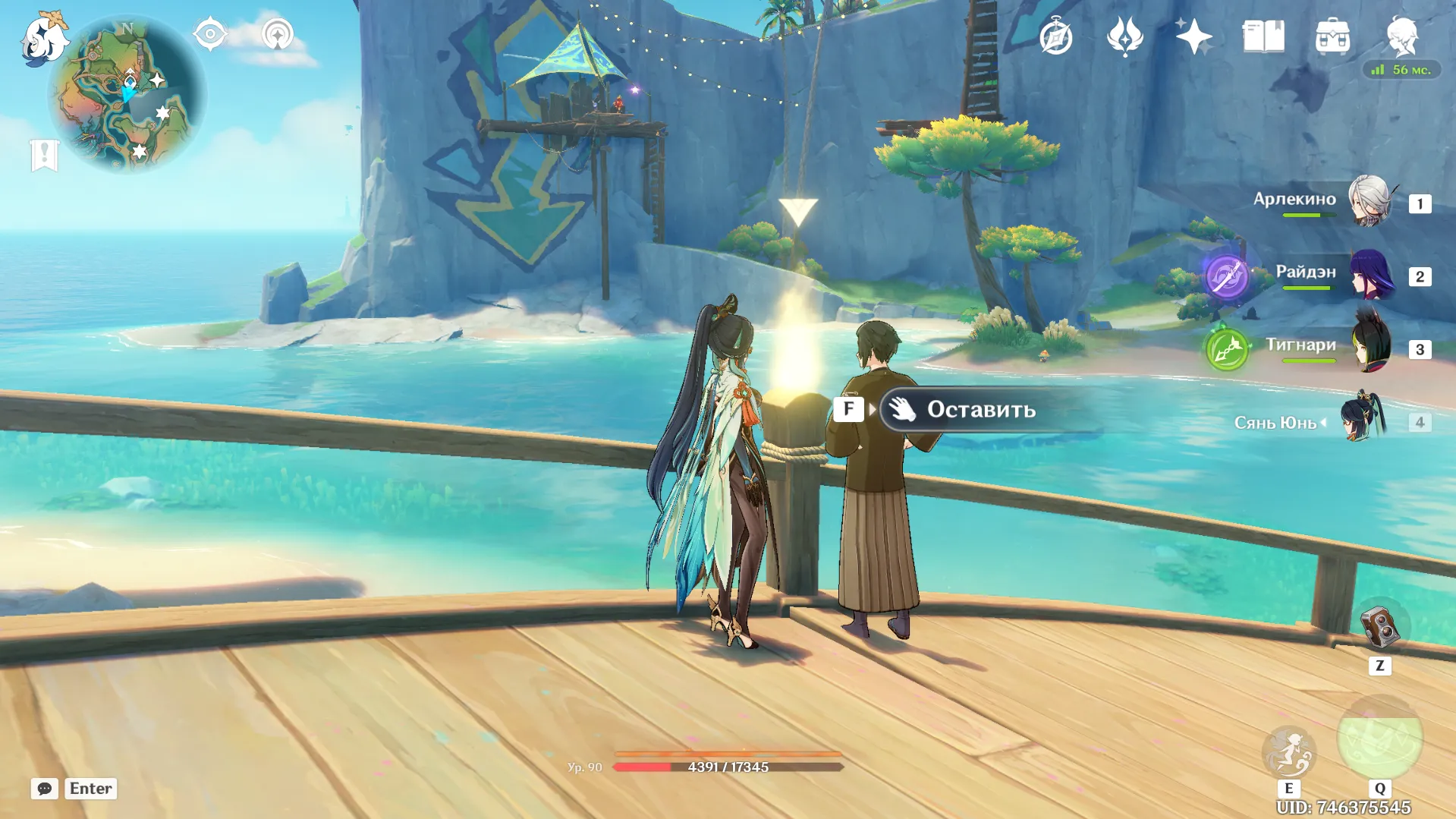Viewport: 1456px width, 819px height.
Task: Open the character profile icon
Action: click(1401, 35)
